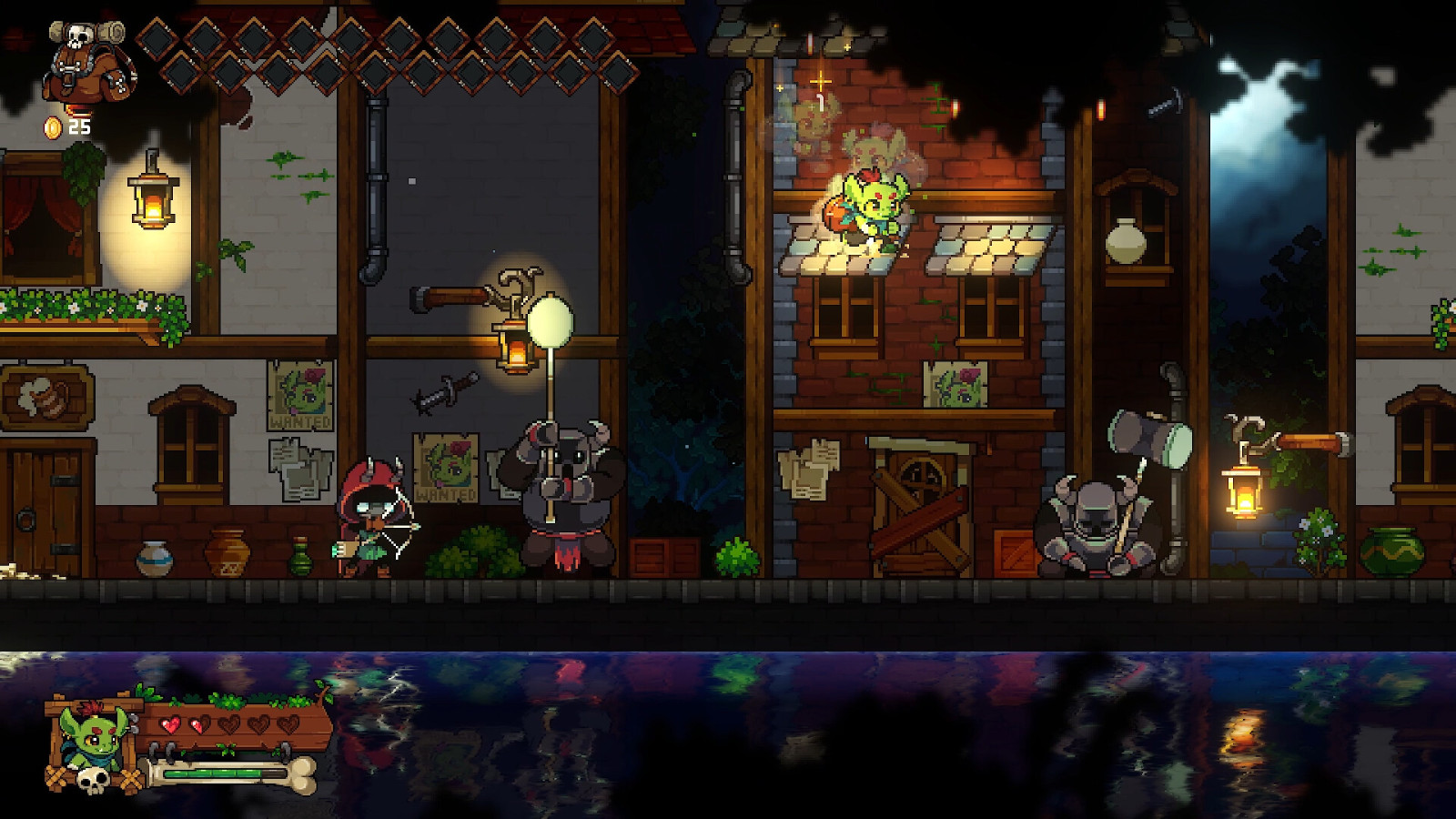Click the WANTED goblin poster

[300, 396]
